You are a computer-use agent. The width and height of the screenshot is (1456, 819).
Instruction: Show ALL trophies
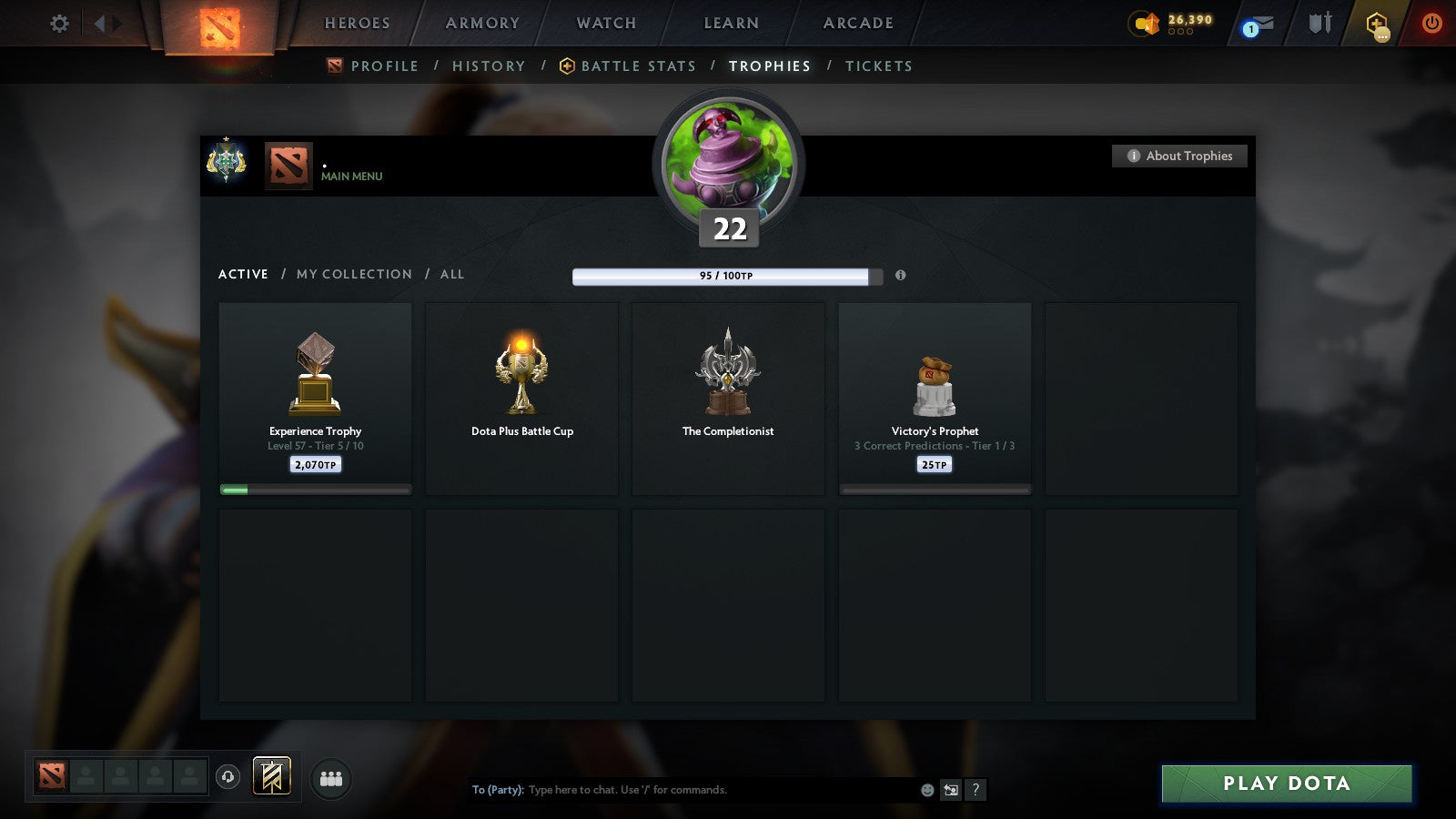pos(451,274)
